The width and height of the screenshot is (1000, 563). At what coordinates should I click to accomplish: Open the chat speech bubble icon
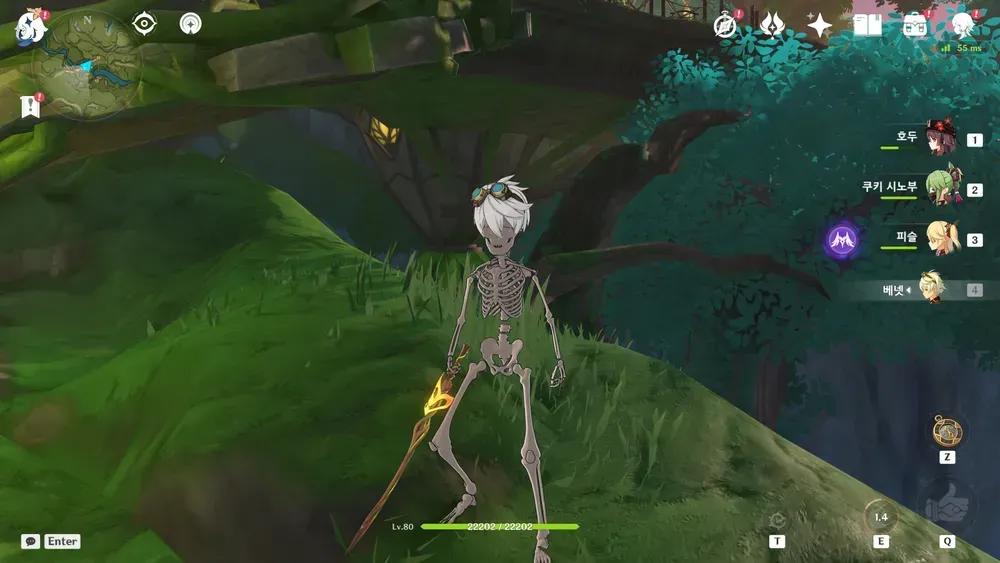[31, 541]
